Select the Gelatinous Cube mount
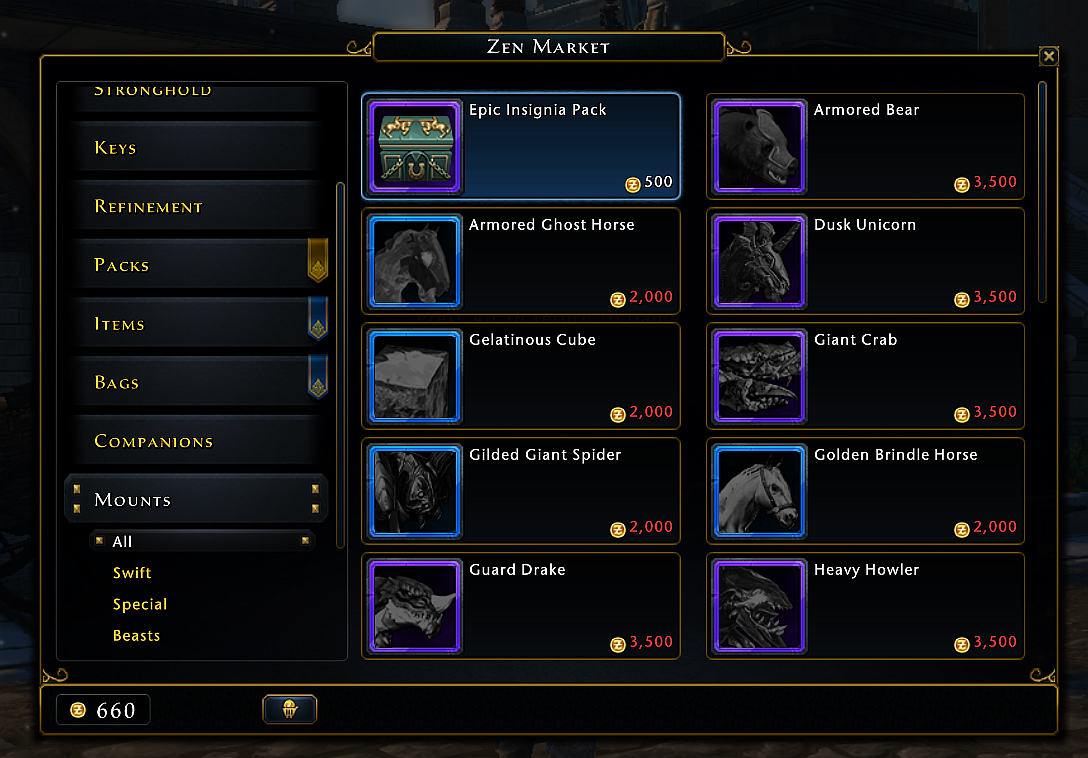Image resolution: width=1088 pixels, height=758 pixels. [521, 376]
